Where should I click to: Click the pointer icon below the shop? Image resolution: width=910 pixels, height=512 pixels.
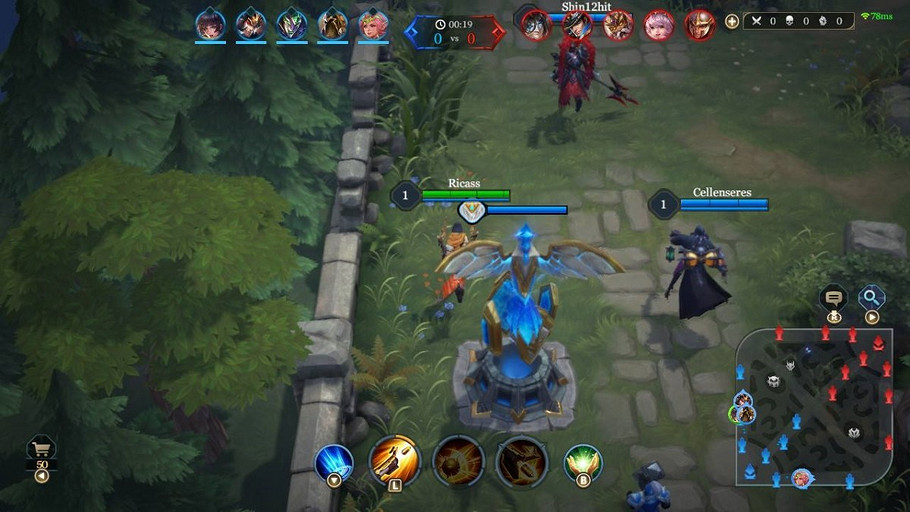pos(42,476)
